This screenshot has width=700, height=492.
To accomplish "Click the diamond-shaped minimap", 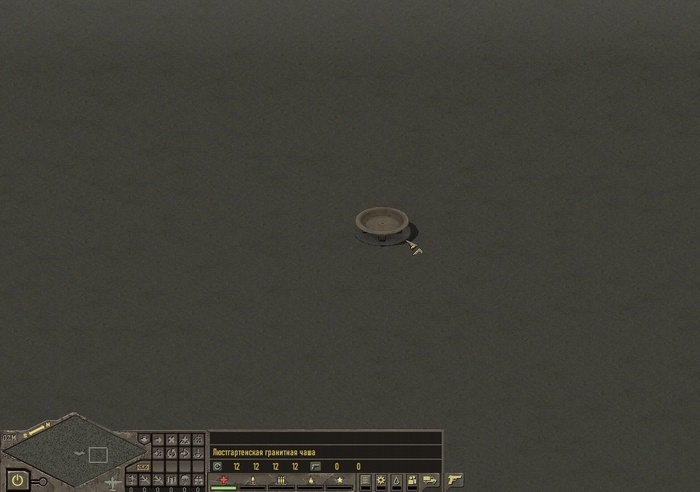I will point(75,453).
